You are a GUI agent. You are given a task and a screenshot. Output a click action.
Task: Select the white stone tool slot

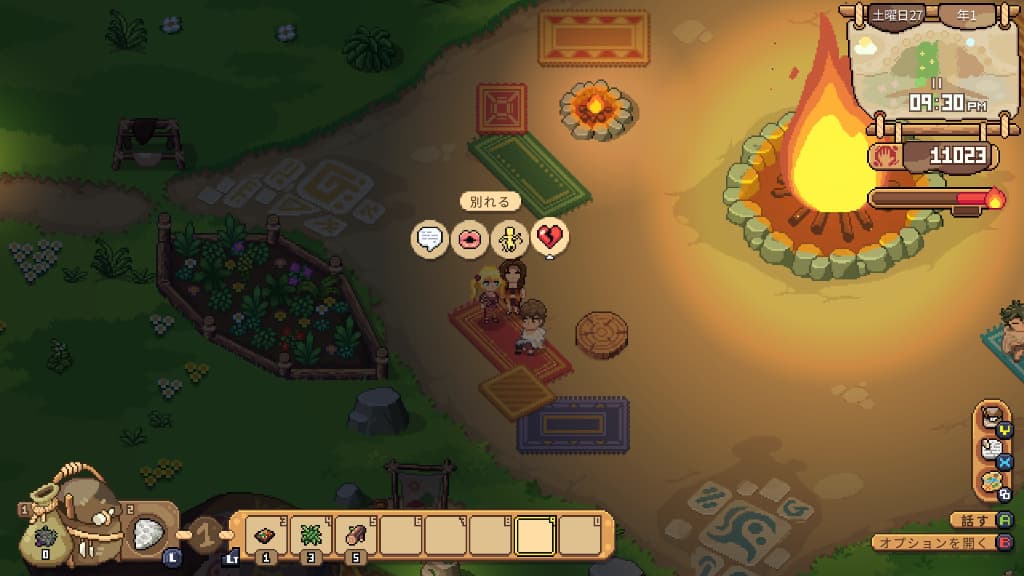pos(151,531)
